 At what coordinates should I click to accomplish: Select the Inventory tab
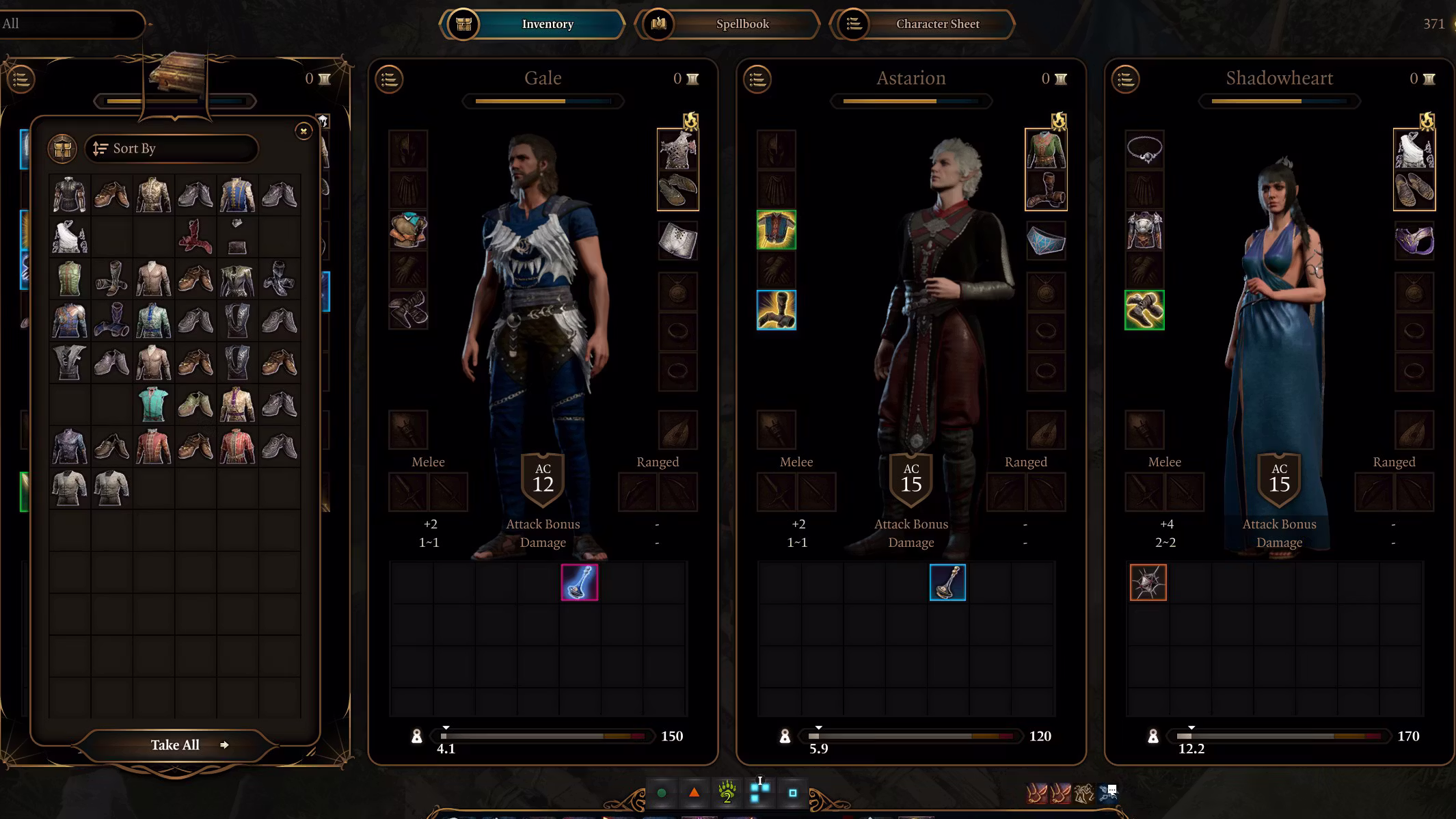pyautogui.click(x=547, y=24)
